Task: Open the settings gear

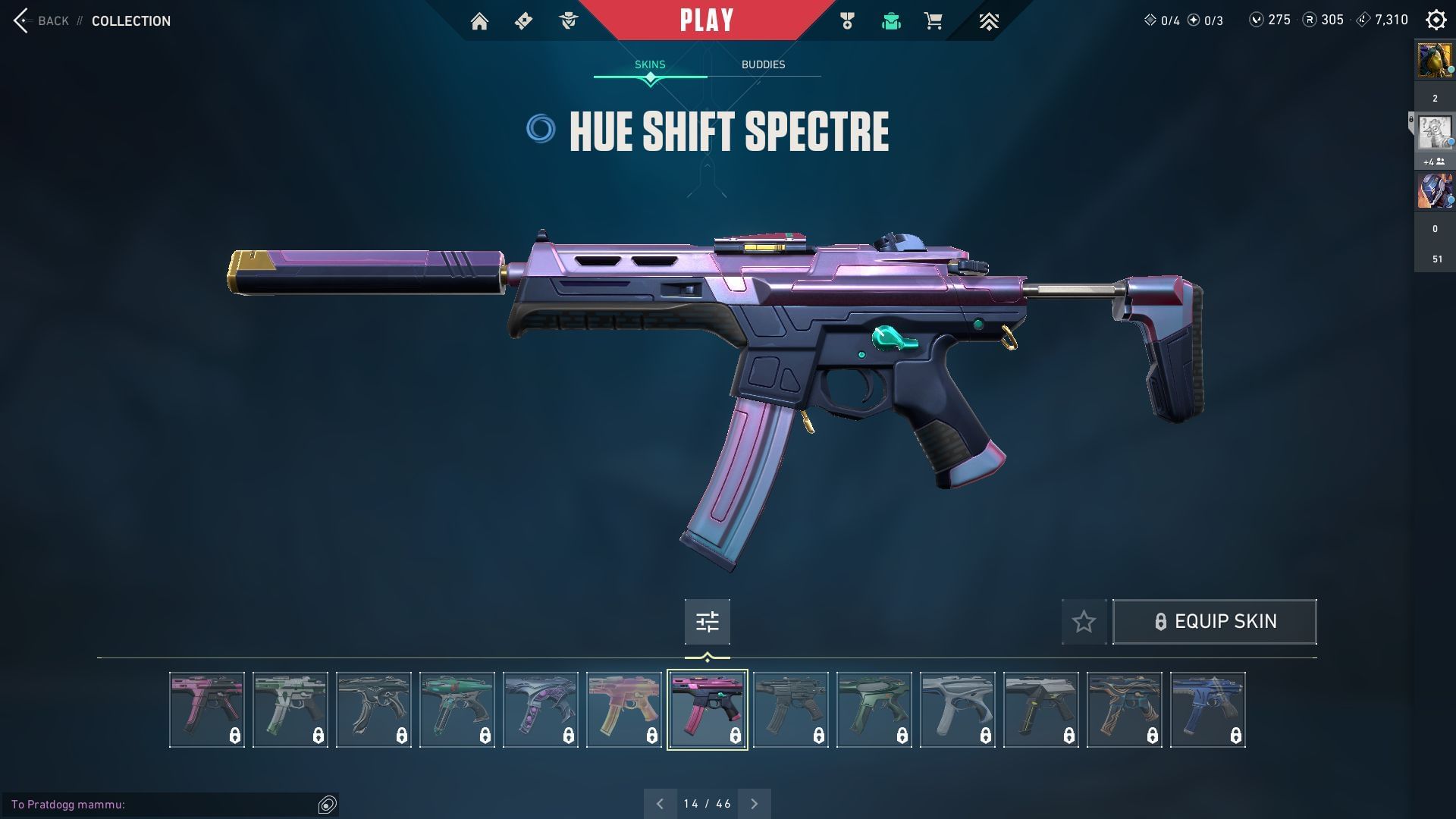Action: coord(1436,20)
